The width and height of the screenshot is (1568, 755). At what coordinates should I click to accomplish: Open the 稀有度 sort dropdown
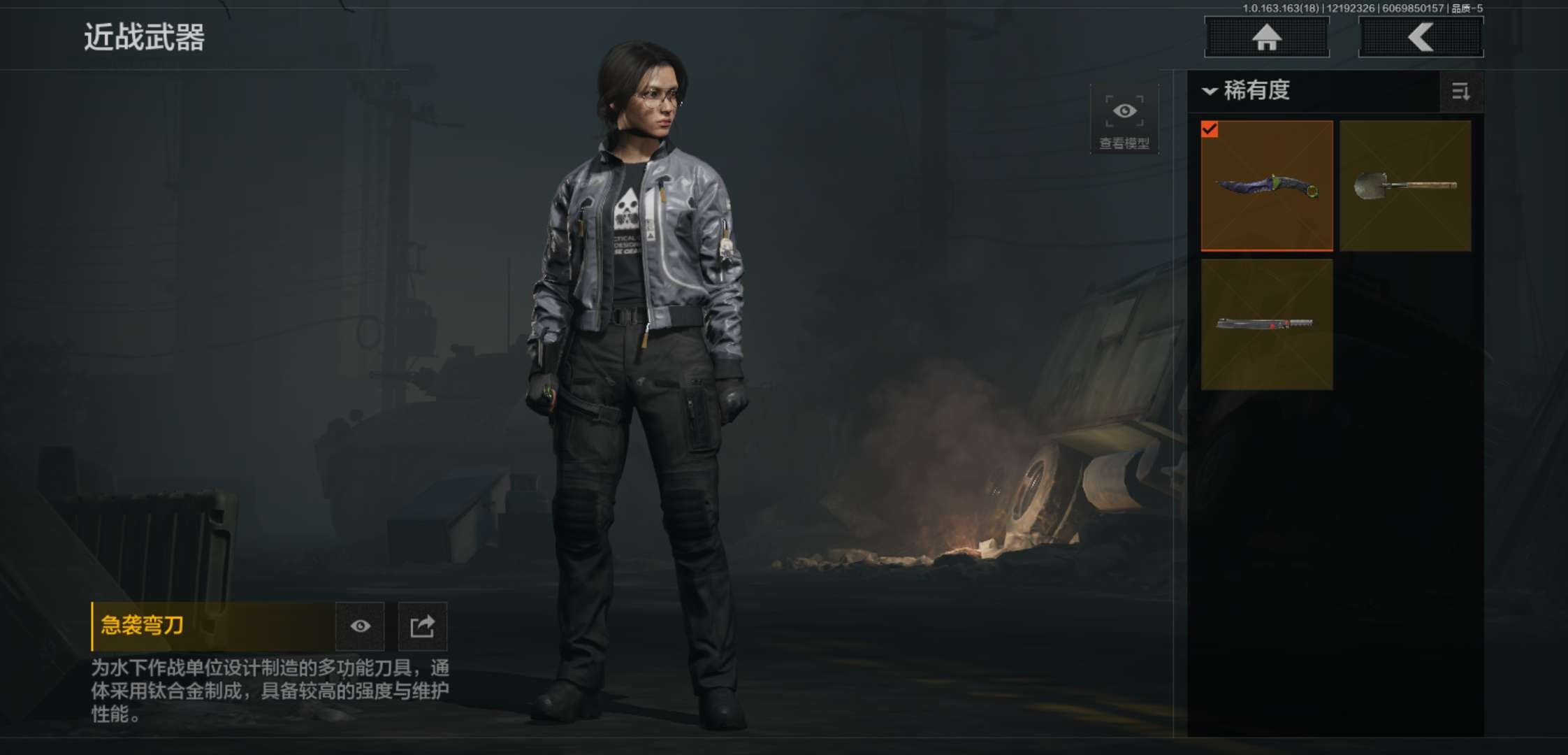pos(1247,91)
